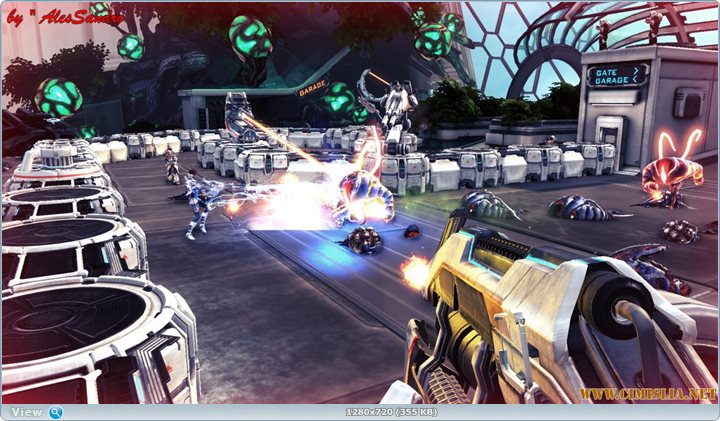The width and height of the screenshot is (720, 421).
Task: Click the View magnifier button
Action: point(55,412)
